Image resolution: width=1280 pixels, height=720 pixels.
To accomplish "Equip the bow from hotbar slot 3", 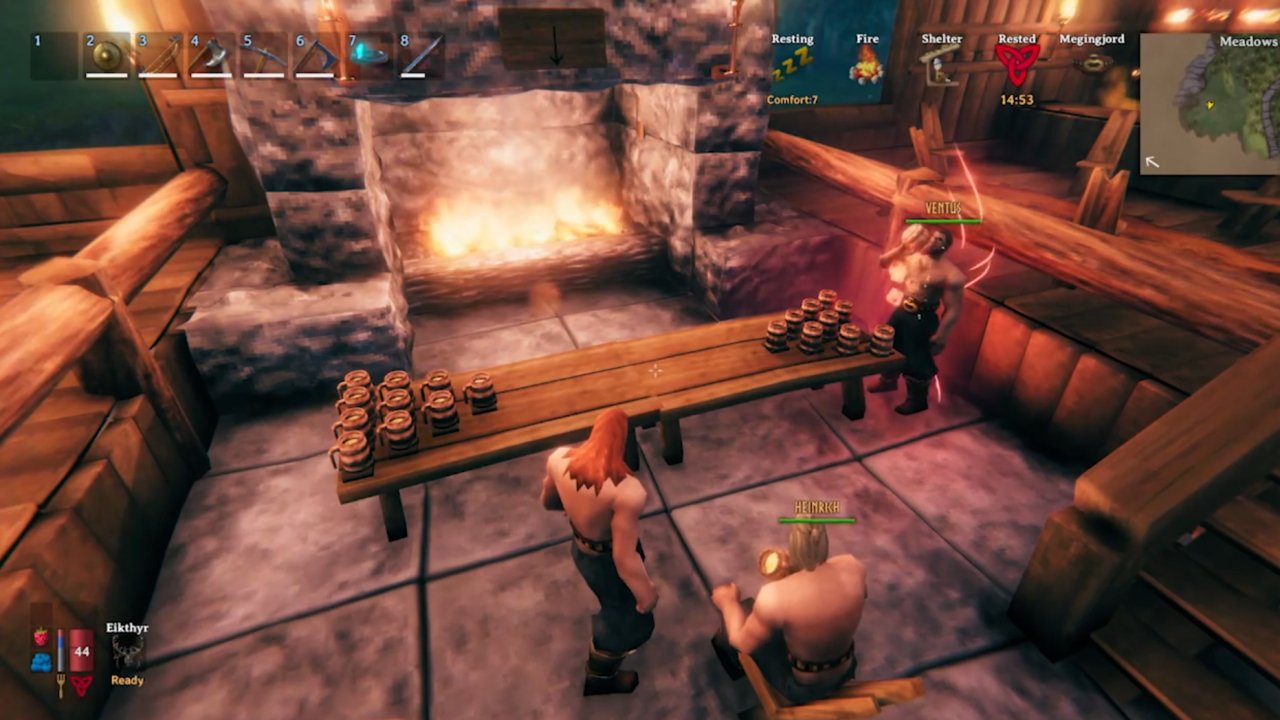I will [x=158, y=56].
